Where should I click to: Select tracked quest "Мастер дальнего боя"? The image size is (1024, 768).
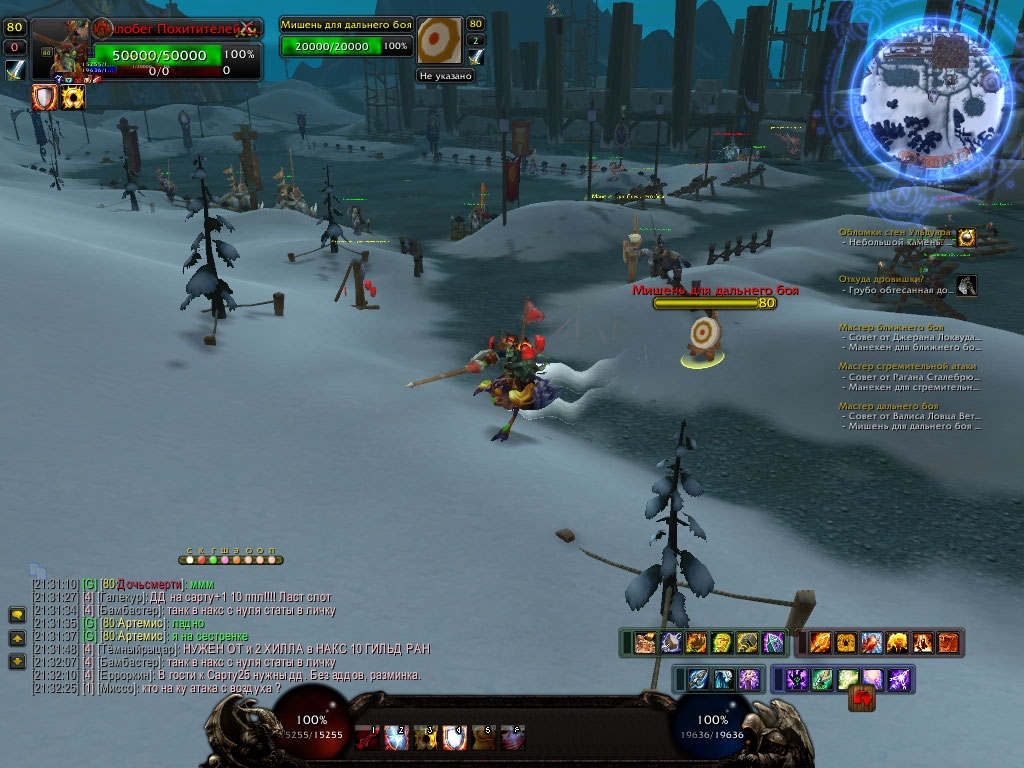tap(888, 406)
